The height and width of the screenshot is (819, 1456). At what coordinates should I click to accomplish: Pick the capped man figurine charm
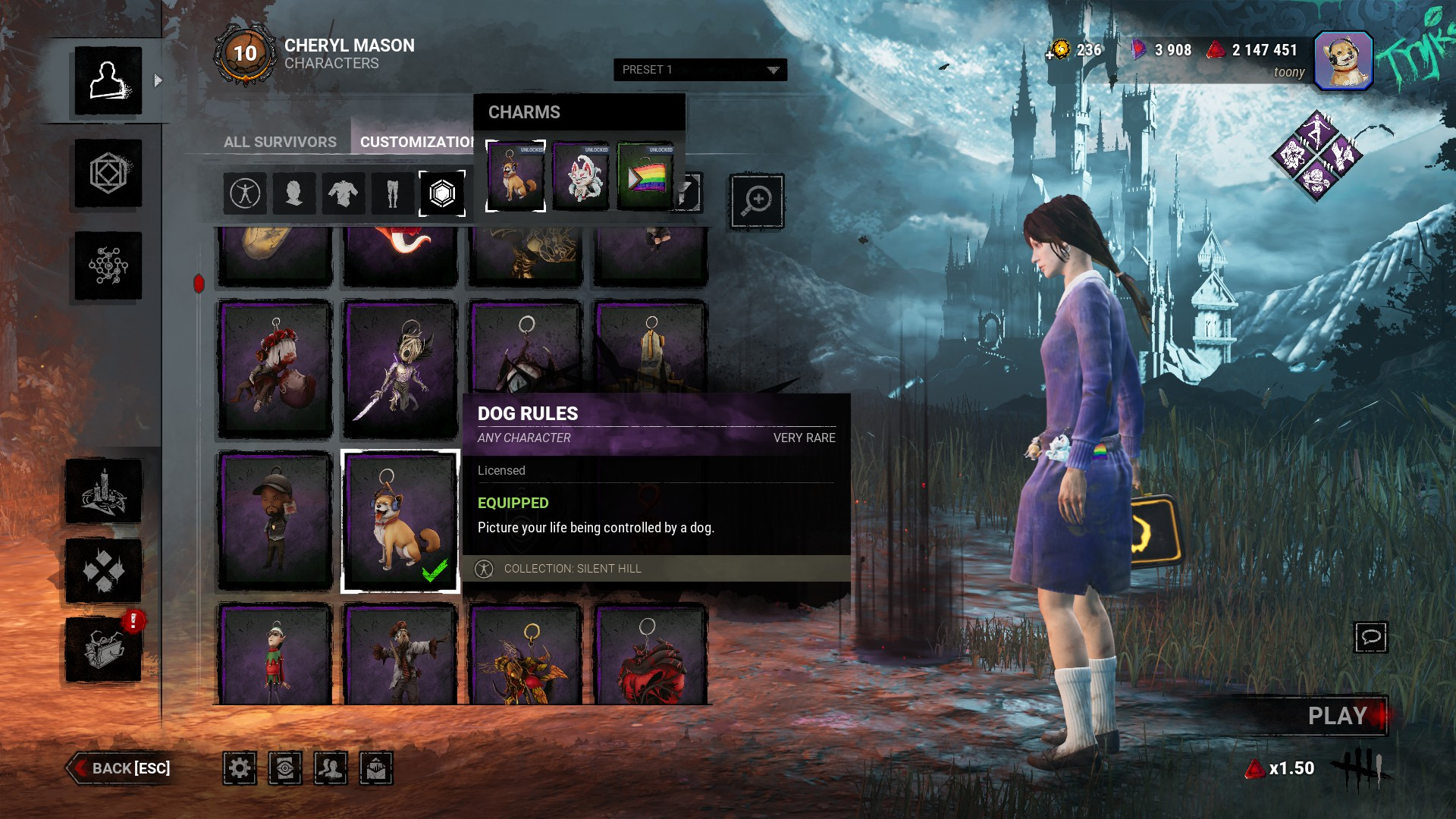click(275, 521)
